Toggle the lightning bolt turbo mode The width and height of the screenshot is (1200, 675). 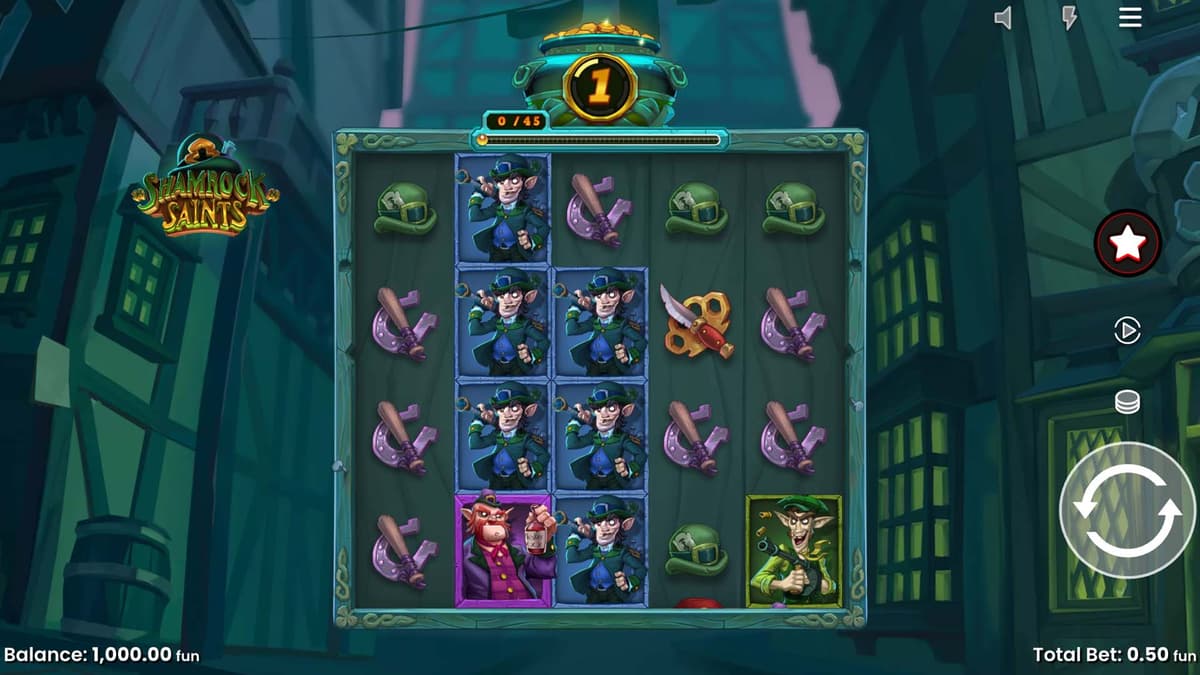tap(1069, 18)
